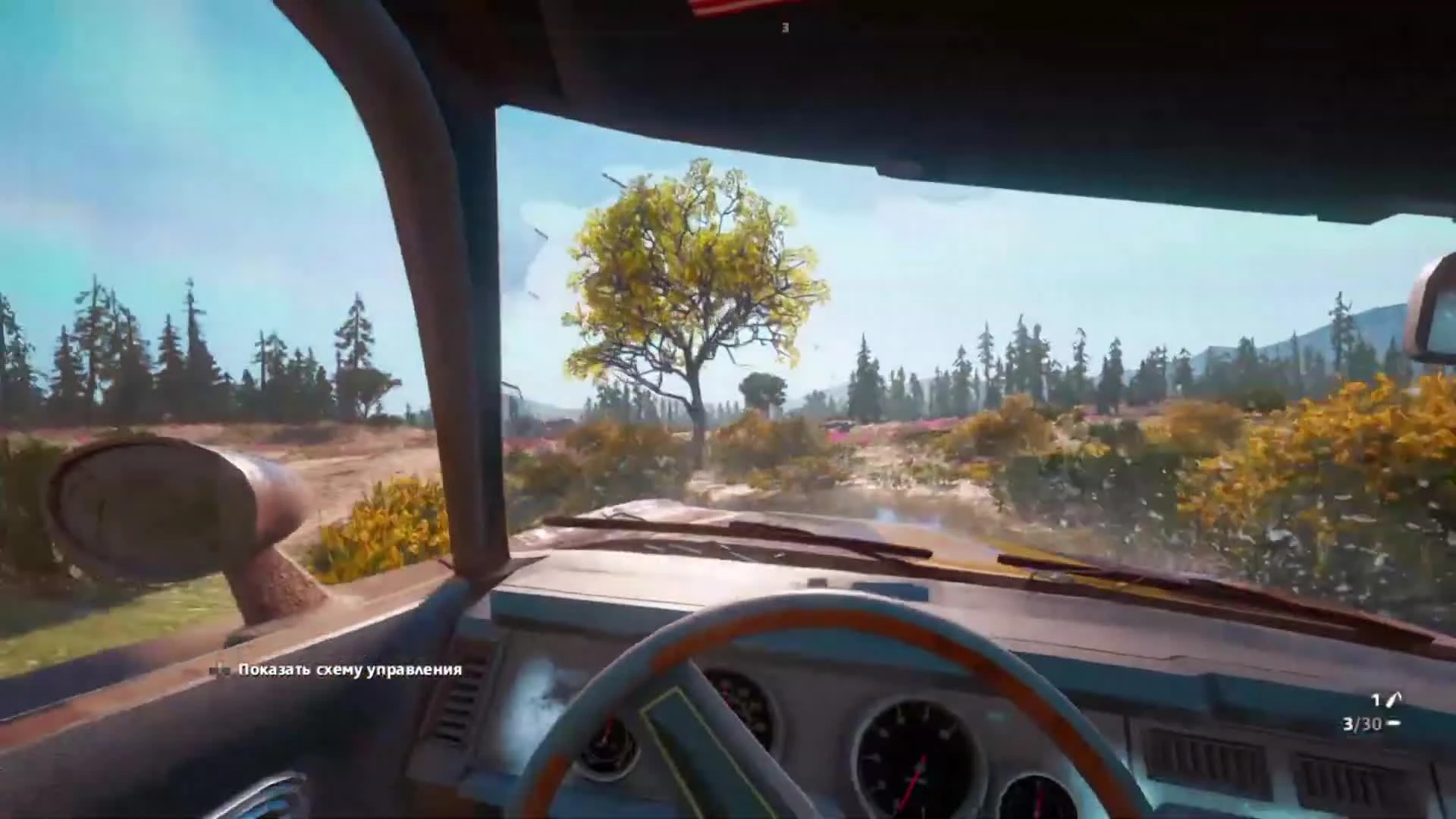Click the weapon icon next to ammo counter

tap(1393, 698)
